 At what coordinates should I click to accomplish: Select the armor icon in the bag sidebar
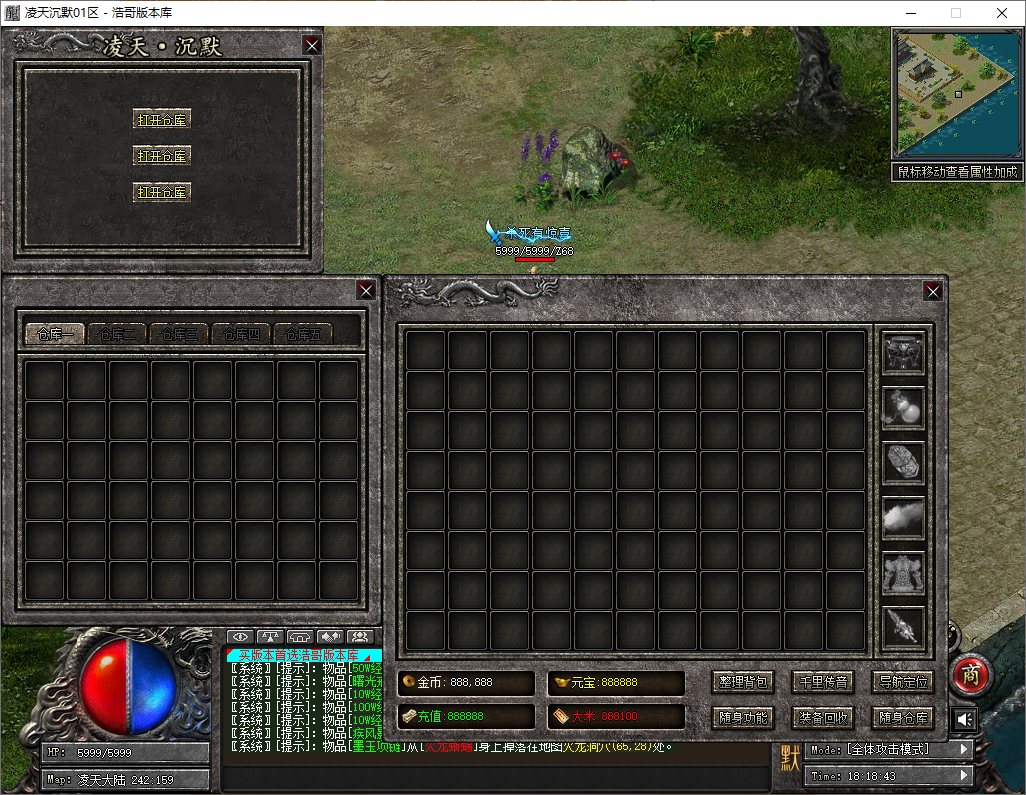[x=903, y=573]
